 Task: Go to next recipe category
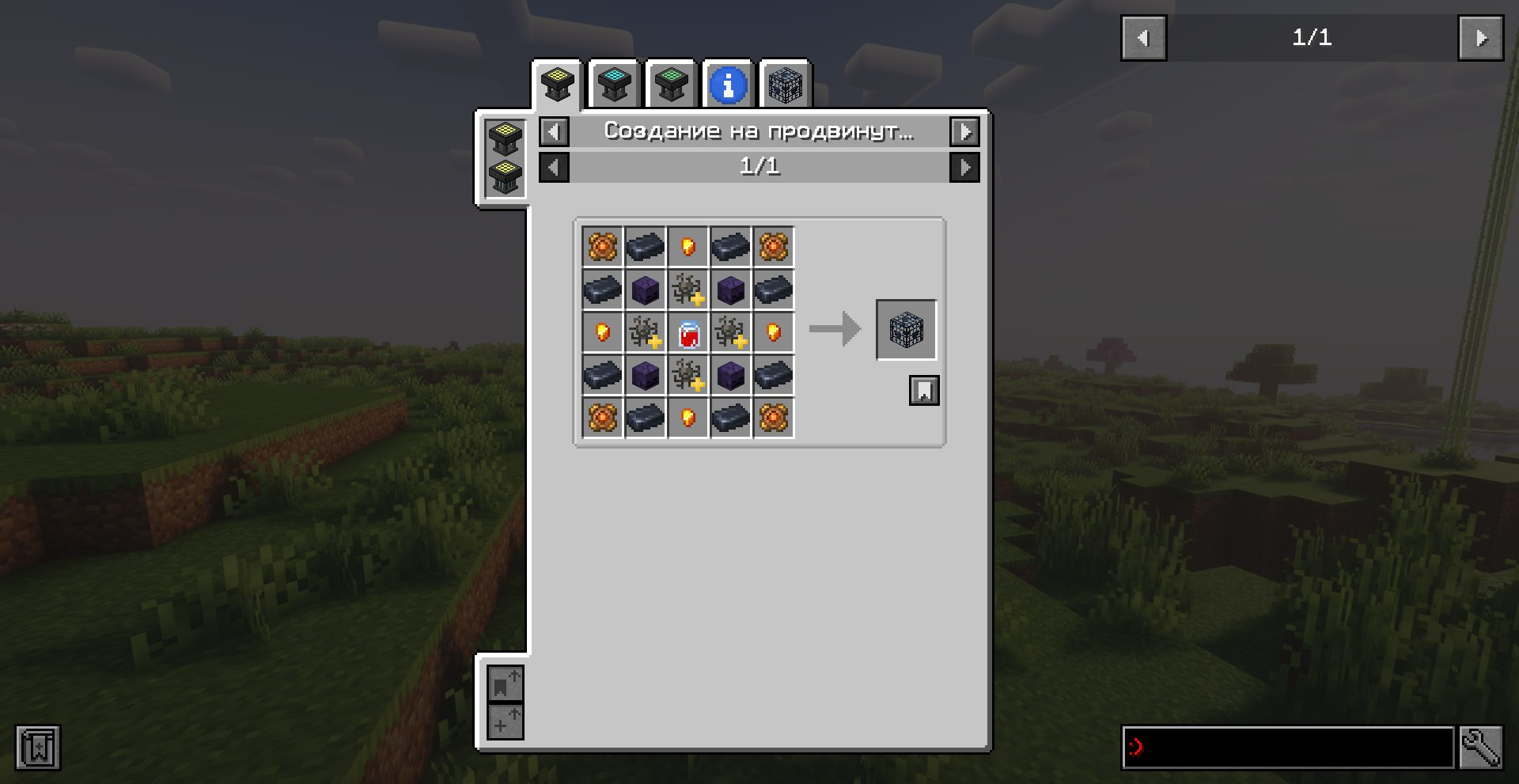click(964, 131)
